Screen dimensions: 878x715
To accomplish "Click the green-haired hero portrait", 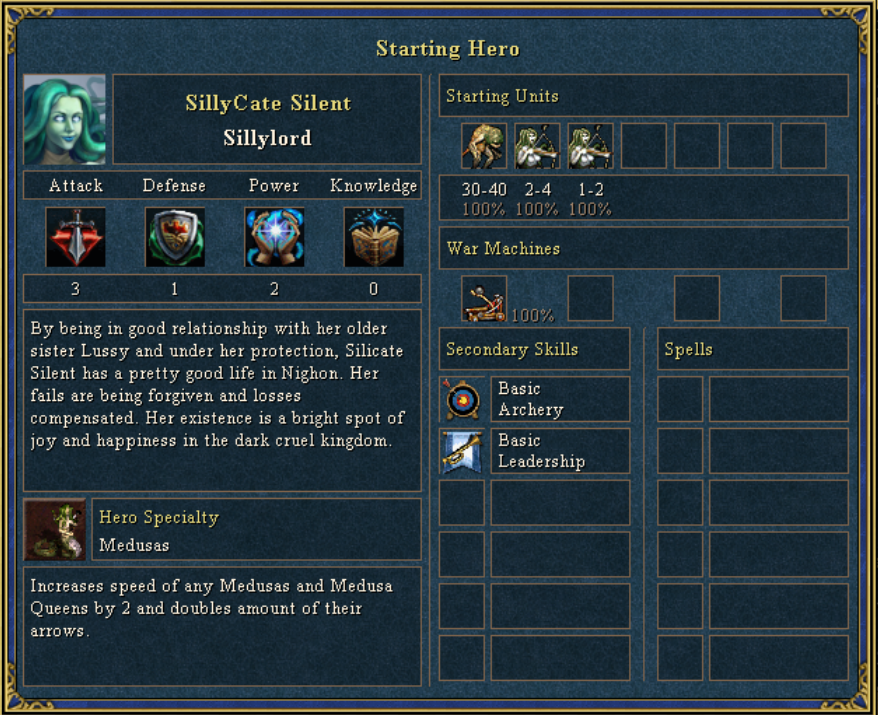I will pos(65,119).
